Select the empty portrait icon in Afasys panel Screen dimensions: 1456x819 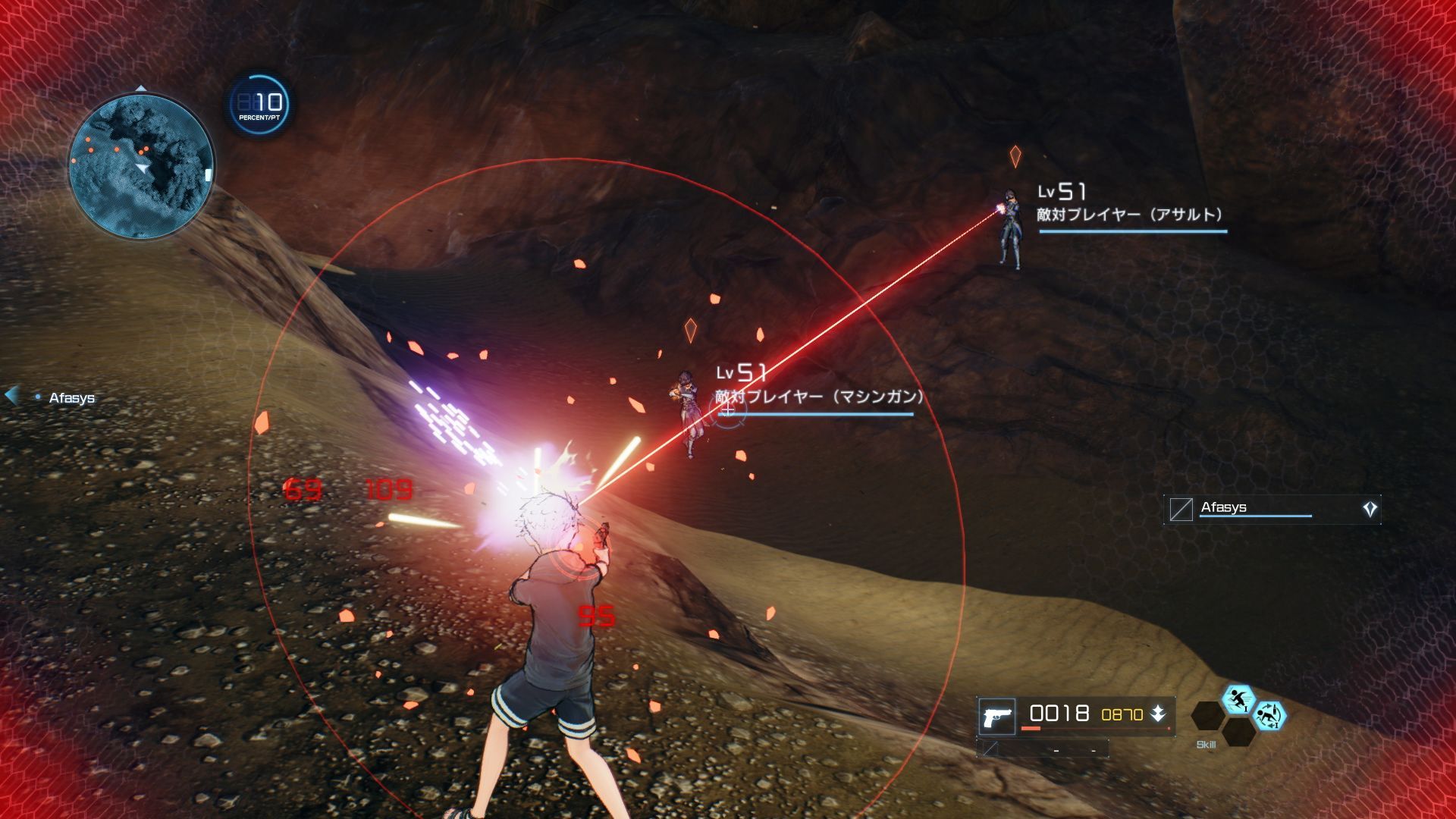pyautogui.click(x=1181, y=508)
